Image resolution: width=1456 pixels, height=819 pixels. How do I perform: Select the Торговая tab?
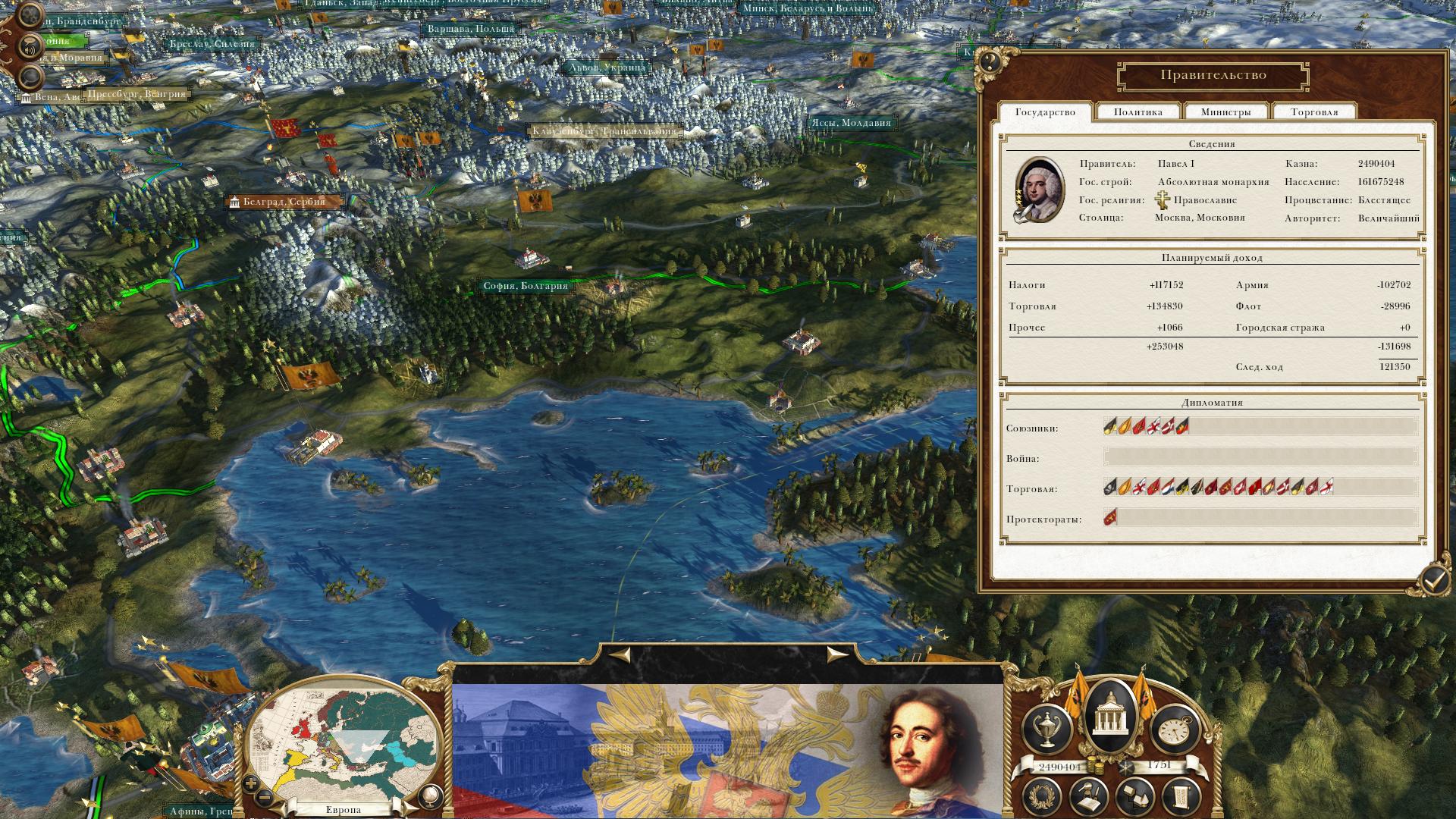tap(1314, 112)
